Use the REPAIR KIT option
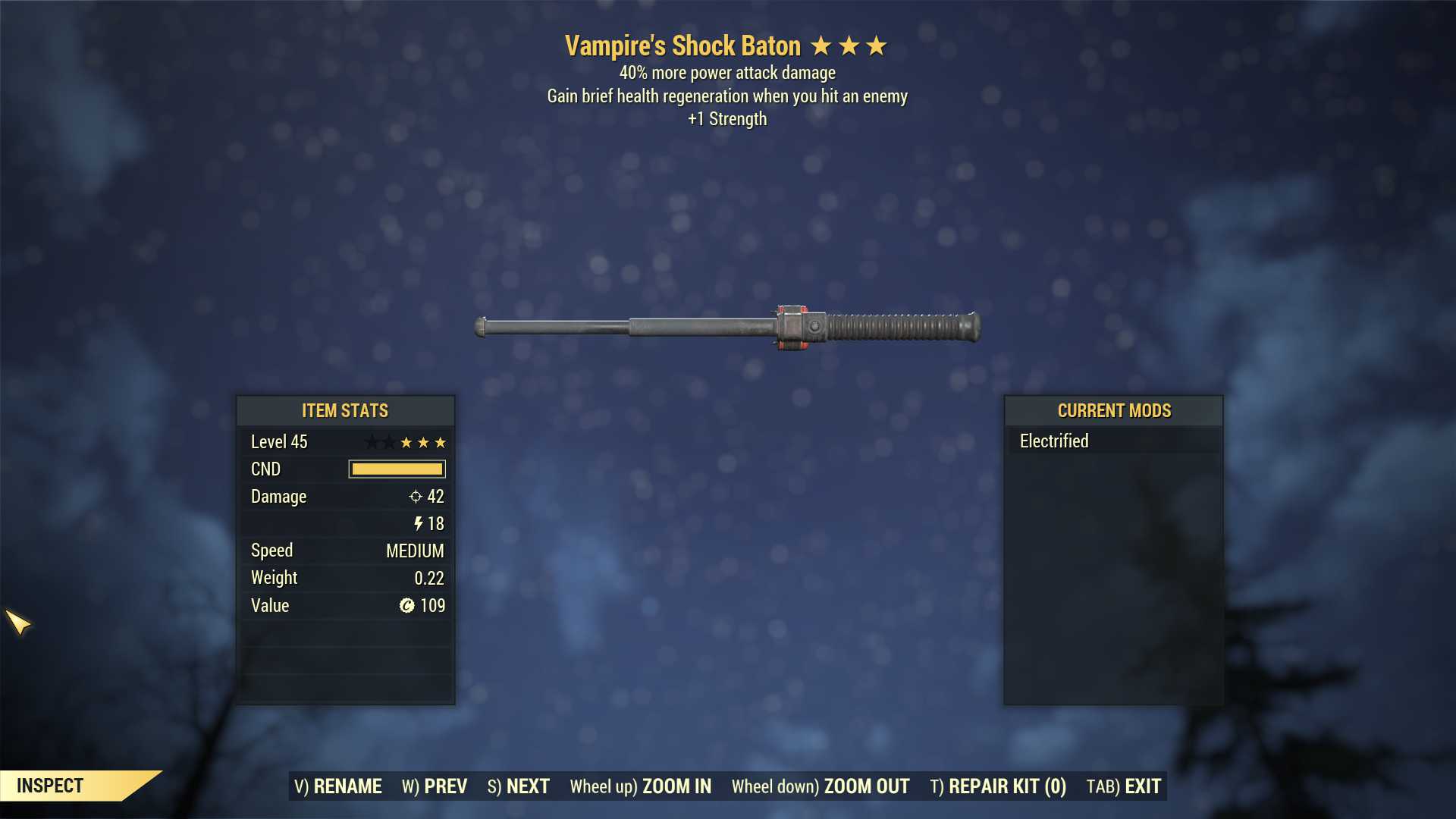The image size is (1456, 819). tap(998, 786)
